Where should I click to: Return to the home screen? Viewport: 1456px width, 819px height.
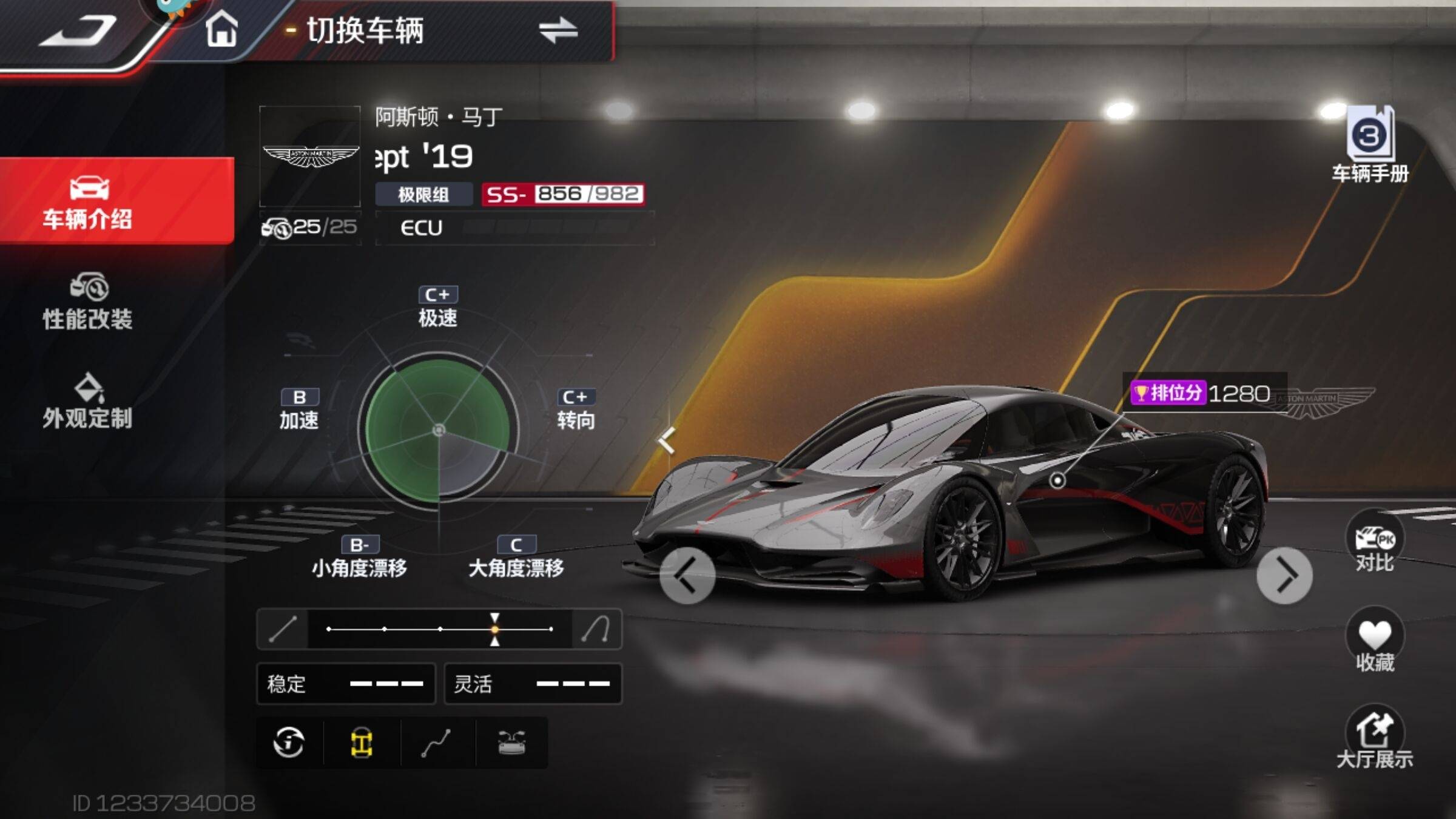pyautogui.click(x=221, y=30)
